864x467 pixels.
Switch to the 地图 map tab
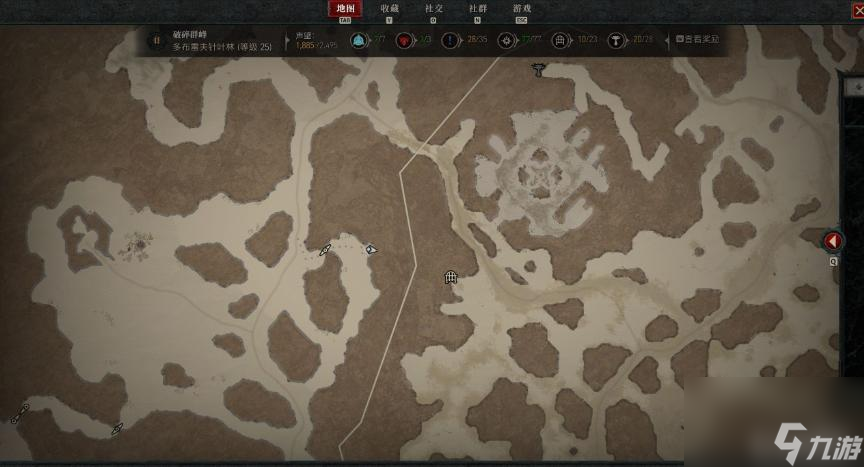[345, 9]
